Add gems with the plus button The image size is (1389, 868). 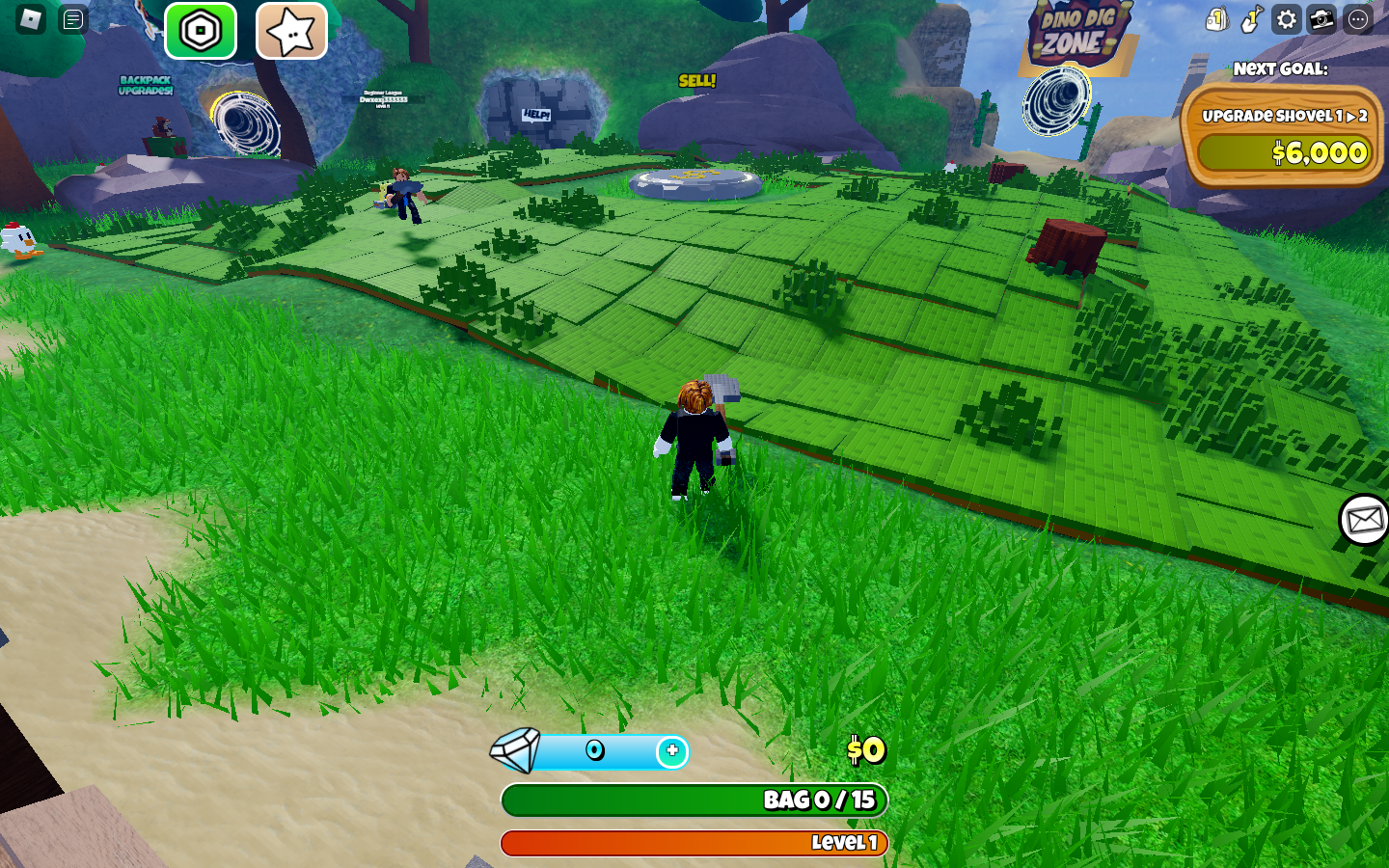pyautogui.click(x=672, y=751)
